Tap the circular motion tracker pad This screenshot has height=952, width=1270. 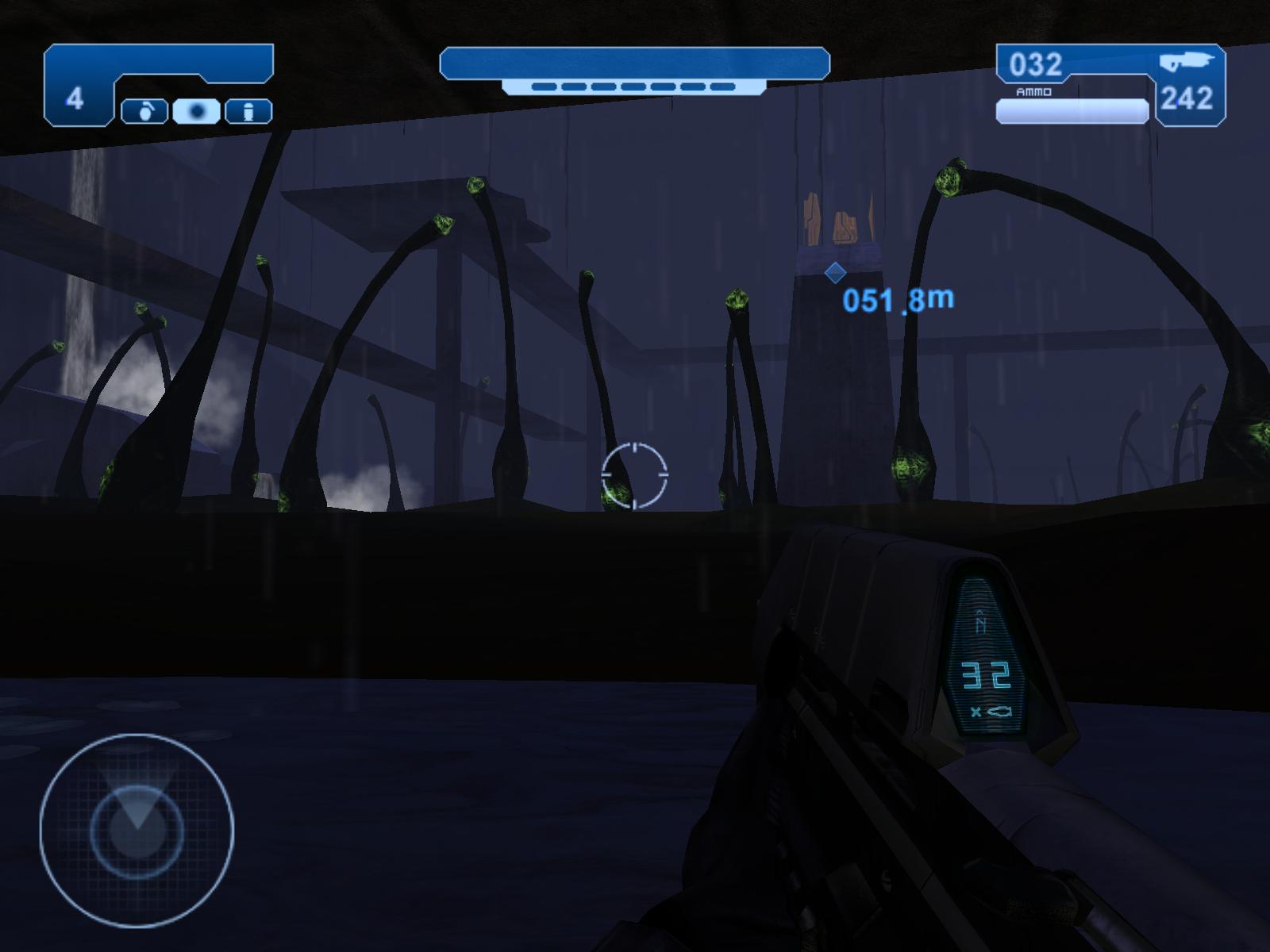137,830
